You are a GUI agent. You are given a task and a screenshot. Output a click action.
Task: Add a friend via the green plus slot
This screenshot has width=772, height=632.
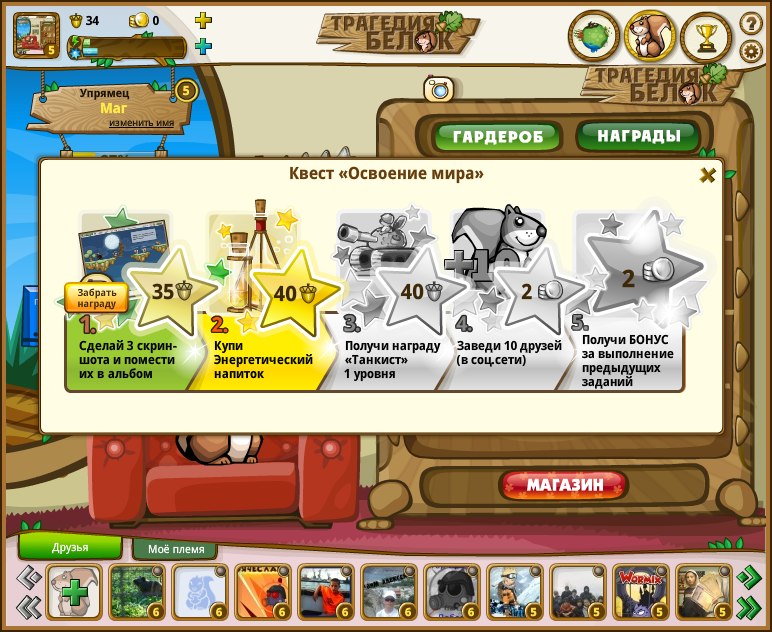coord(73,592)
